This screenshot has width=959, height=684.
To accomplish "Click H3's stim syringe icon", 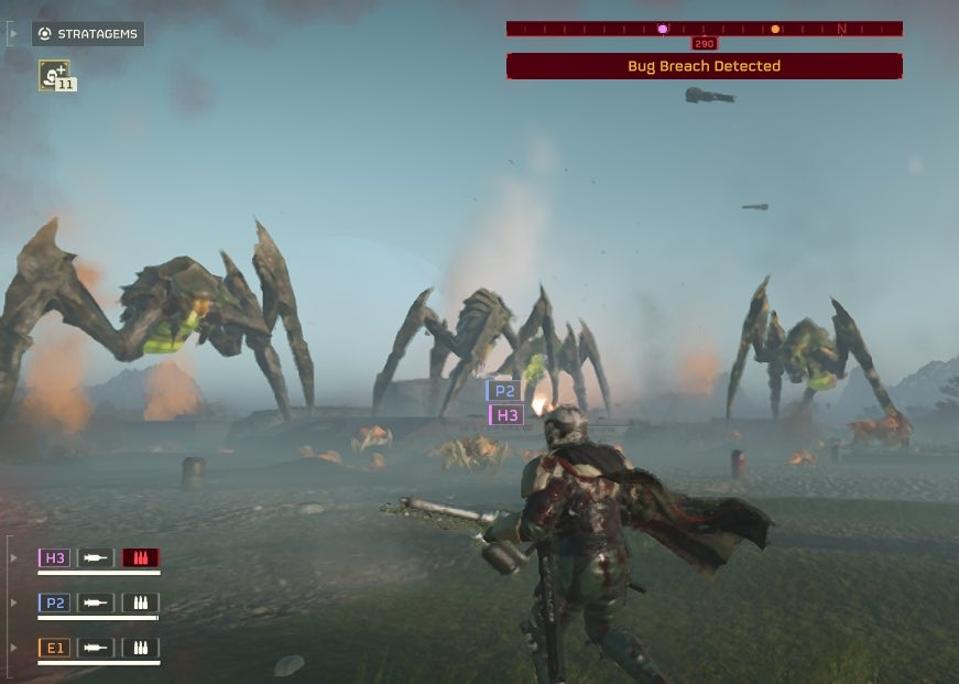I will [x=96, y=558].
